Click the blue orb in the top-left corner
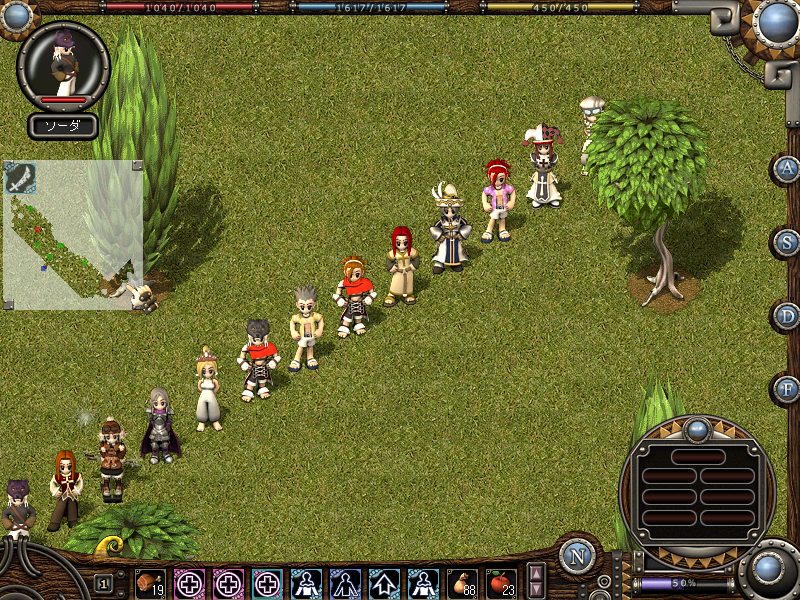This screenshot has height=600, width=800. (x=14, y=12)
